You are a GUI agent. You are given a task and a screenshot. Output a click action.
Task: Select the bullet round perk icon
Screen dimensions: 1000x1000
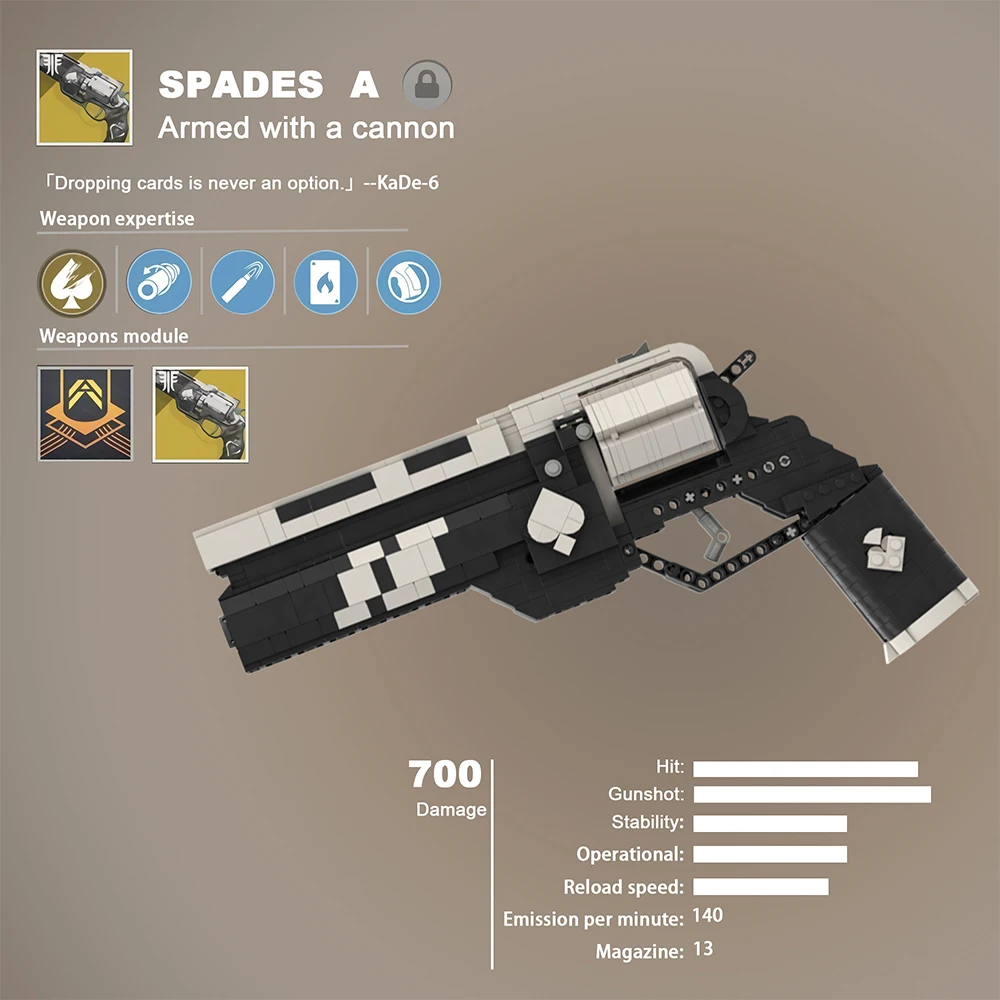coord(243,282)
